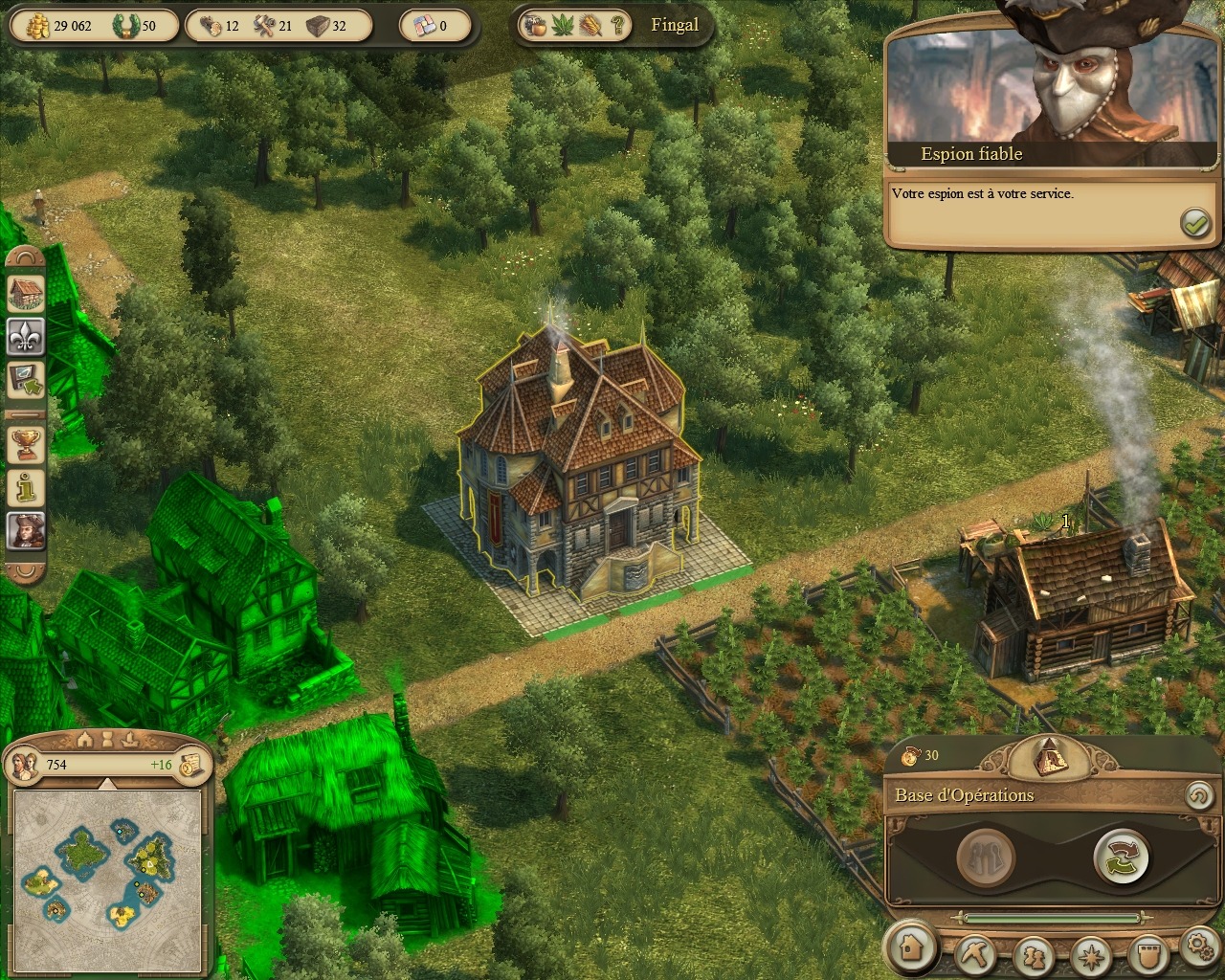
Task: Open the two-figures population menu button
Action: (x=1033, y=955)
